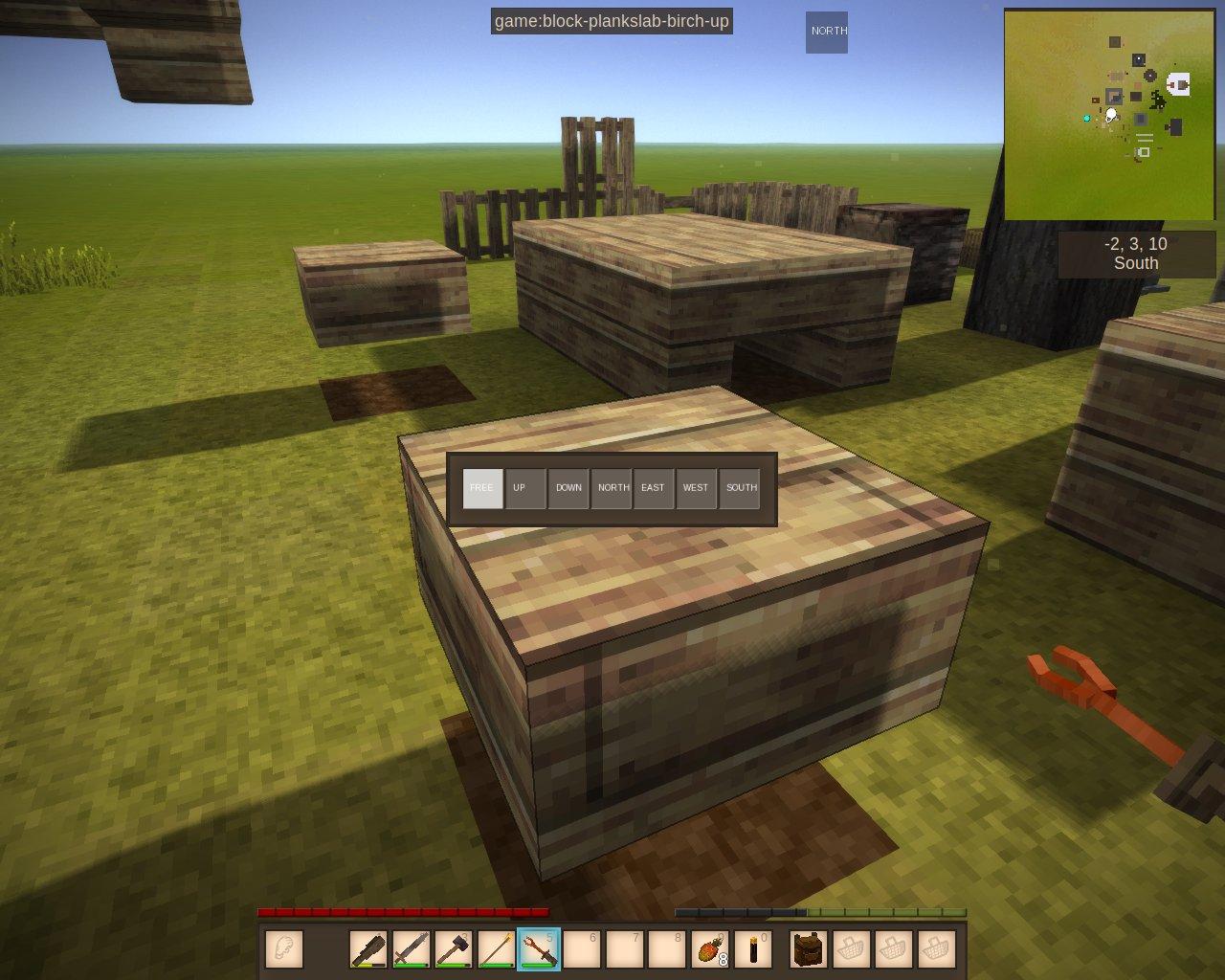Click the highlighted wrench tool slot
The height and width of the screenshot is (980, 1225).
539,949
